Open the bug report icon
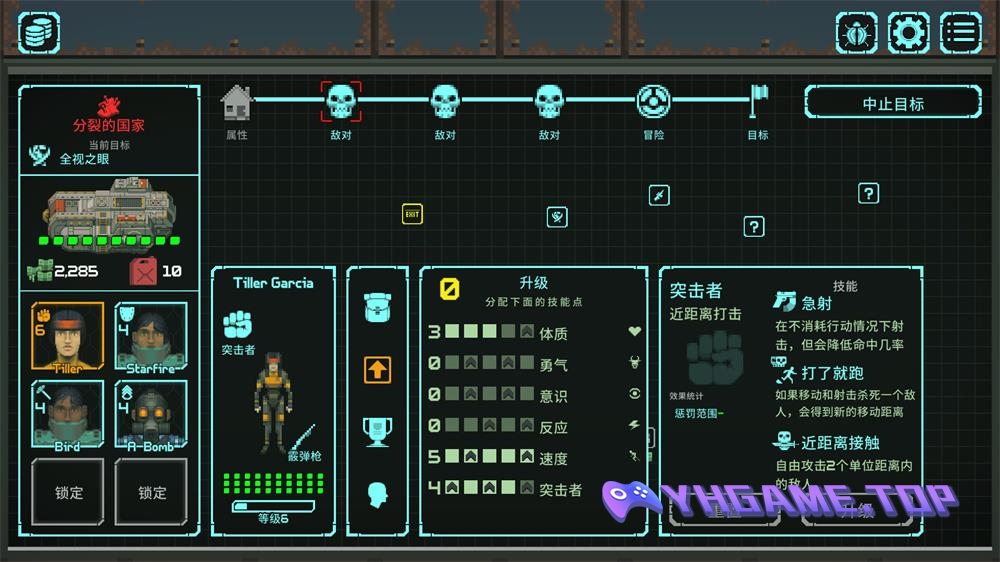 [x=857, y=33]
